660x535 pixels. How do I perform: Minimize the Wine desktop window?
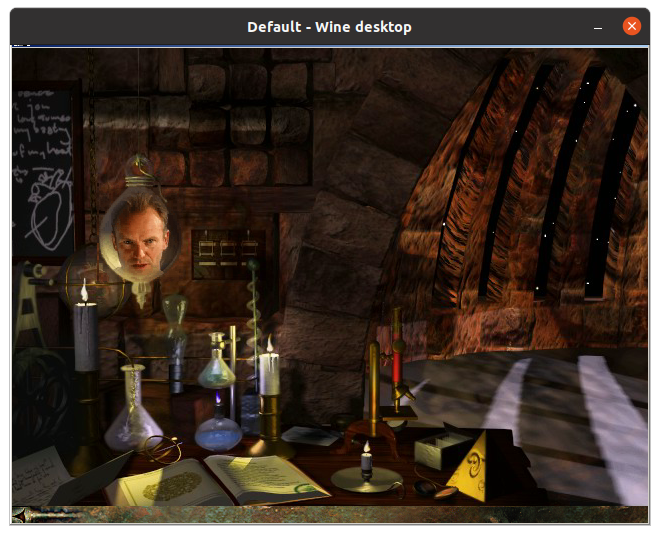pos(598,26)
